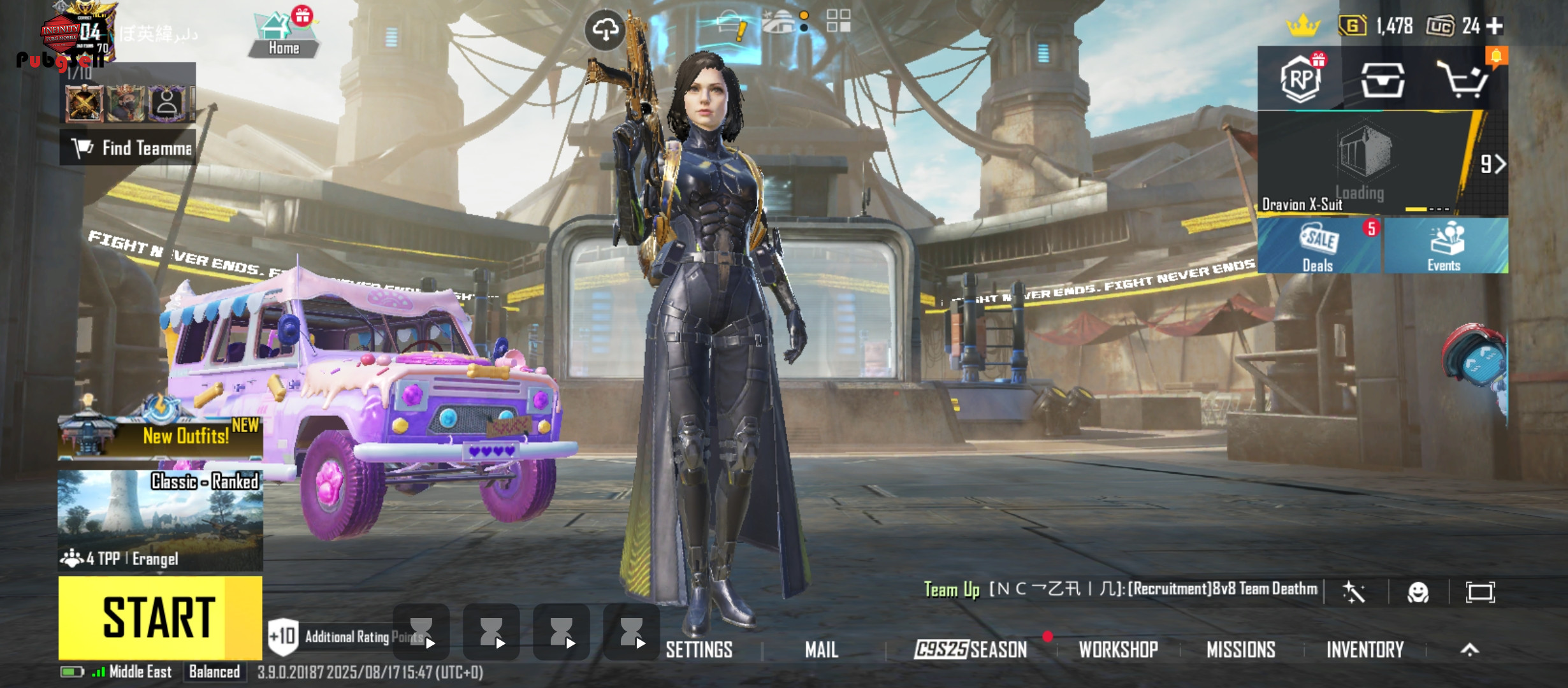
Task: Open the INVENTORY
Action: pyautogui.click(x=1365, y=650)
